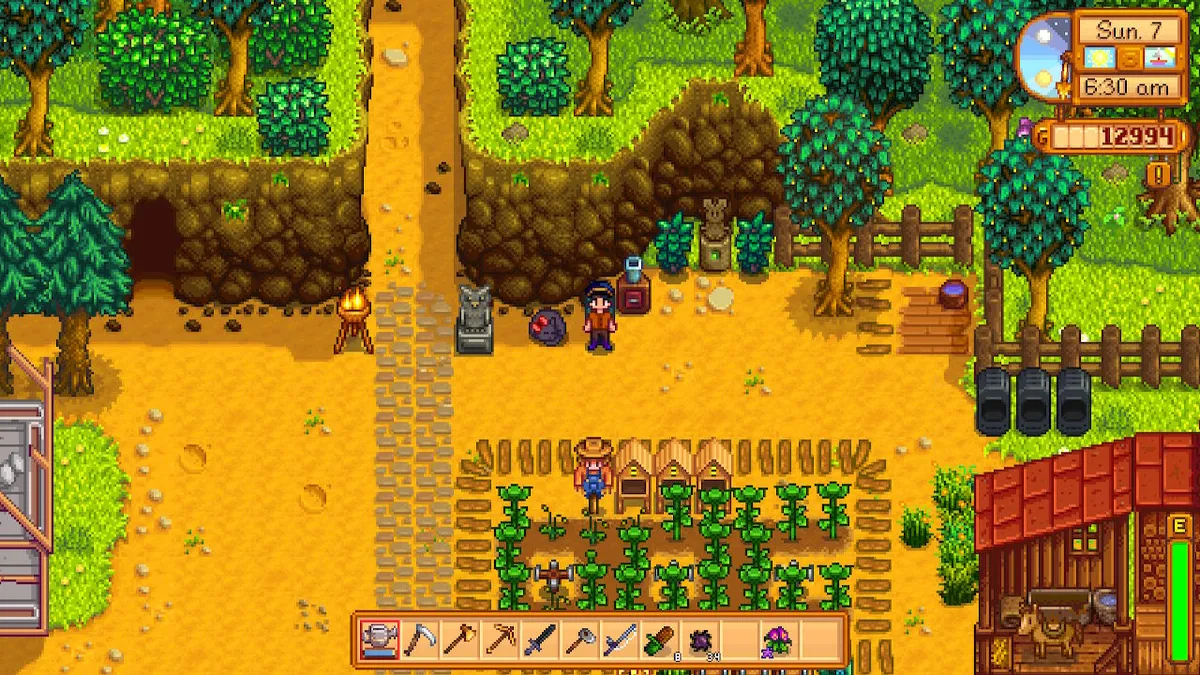Screen dimensions: 1200x675
Task: Pick the fishing rod slot
Action: coord(620,639)
